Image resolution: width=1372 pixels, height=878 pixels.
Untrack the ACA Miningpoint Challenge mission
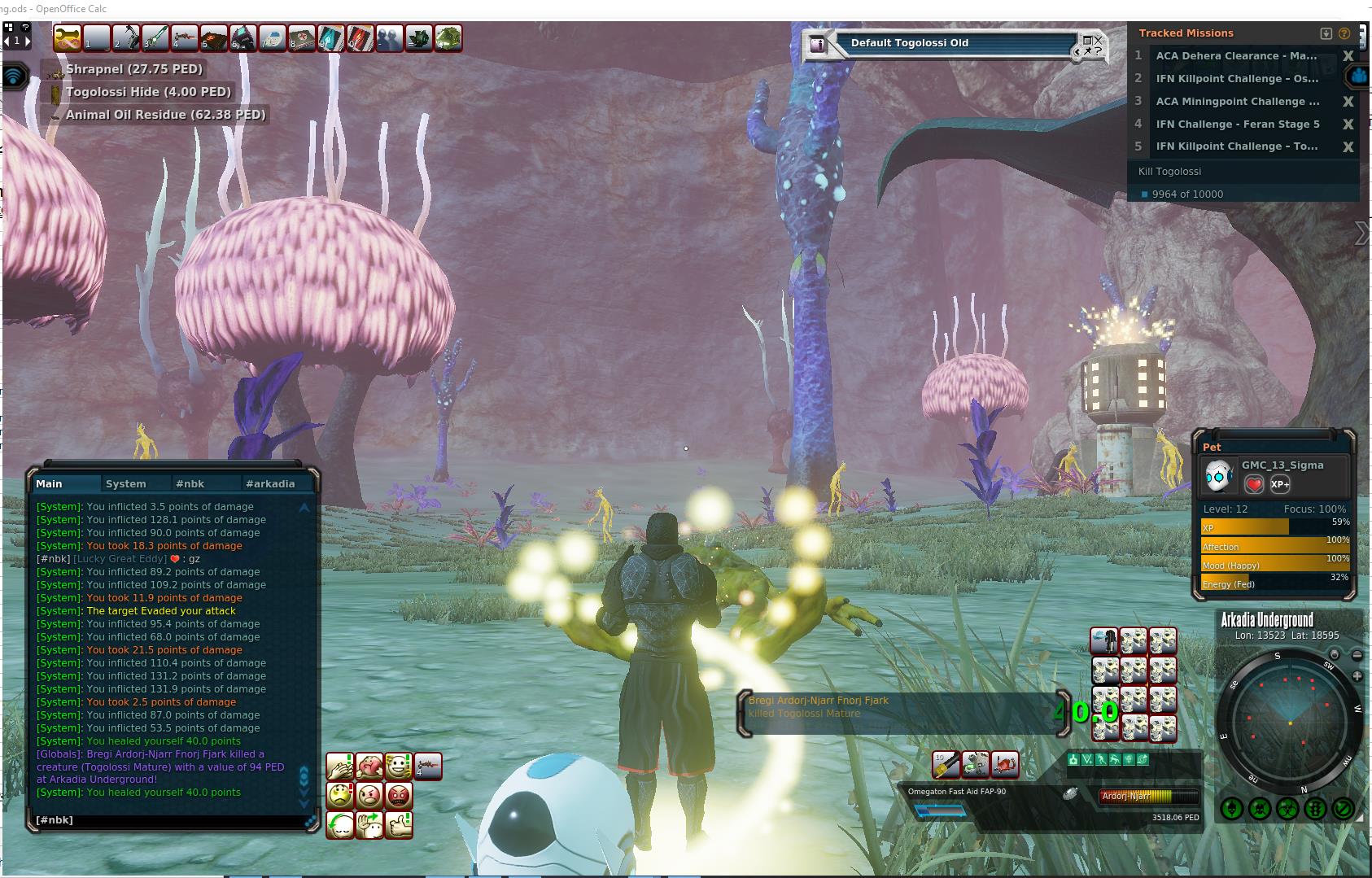[x=1348, y=102]
